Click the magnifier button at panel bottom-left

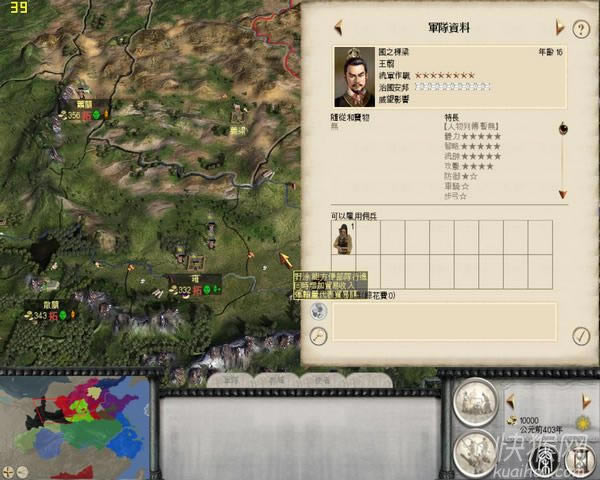(318, 335)
